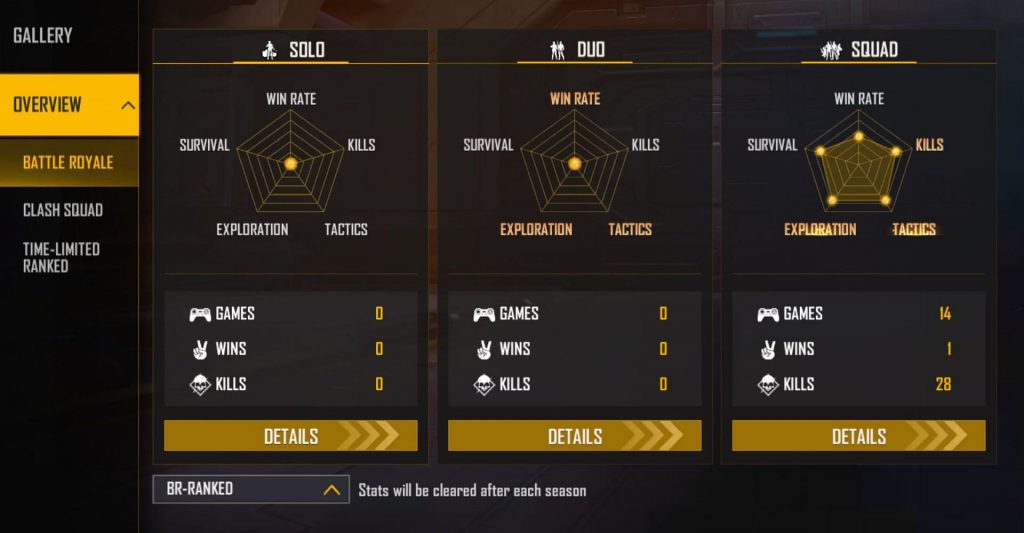The width and height of the screenshot is (1024, 533).
Task: Open Time-Limited Ranked stats
Action: coord(61,257)
